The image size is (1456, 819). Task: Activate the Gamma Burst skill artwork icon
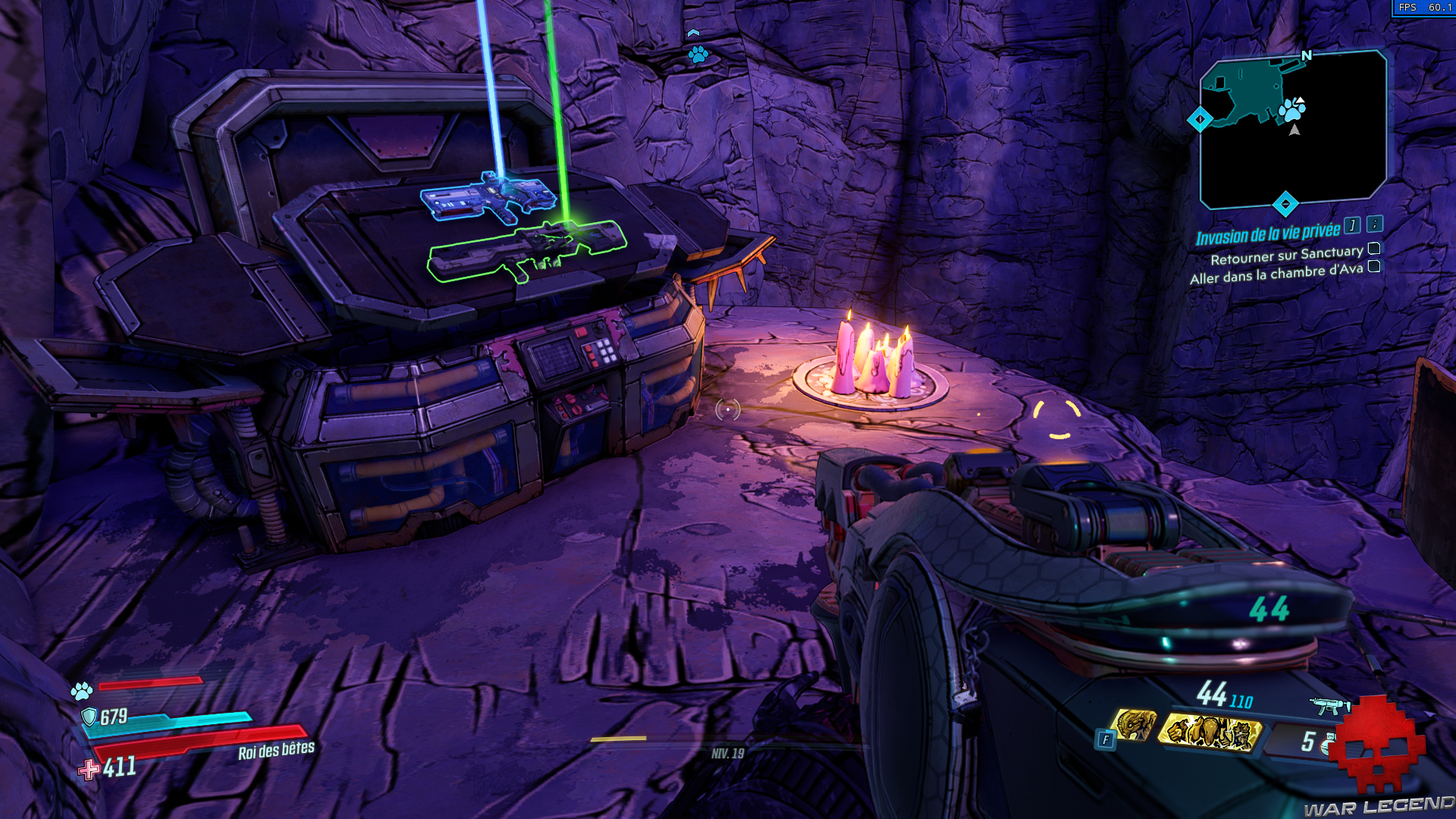point(1210,733)
